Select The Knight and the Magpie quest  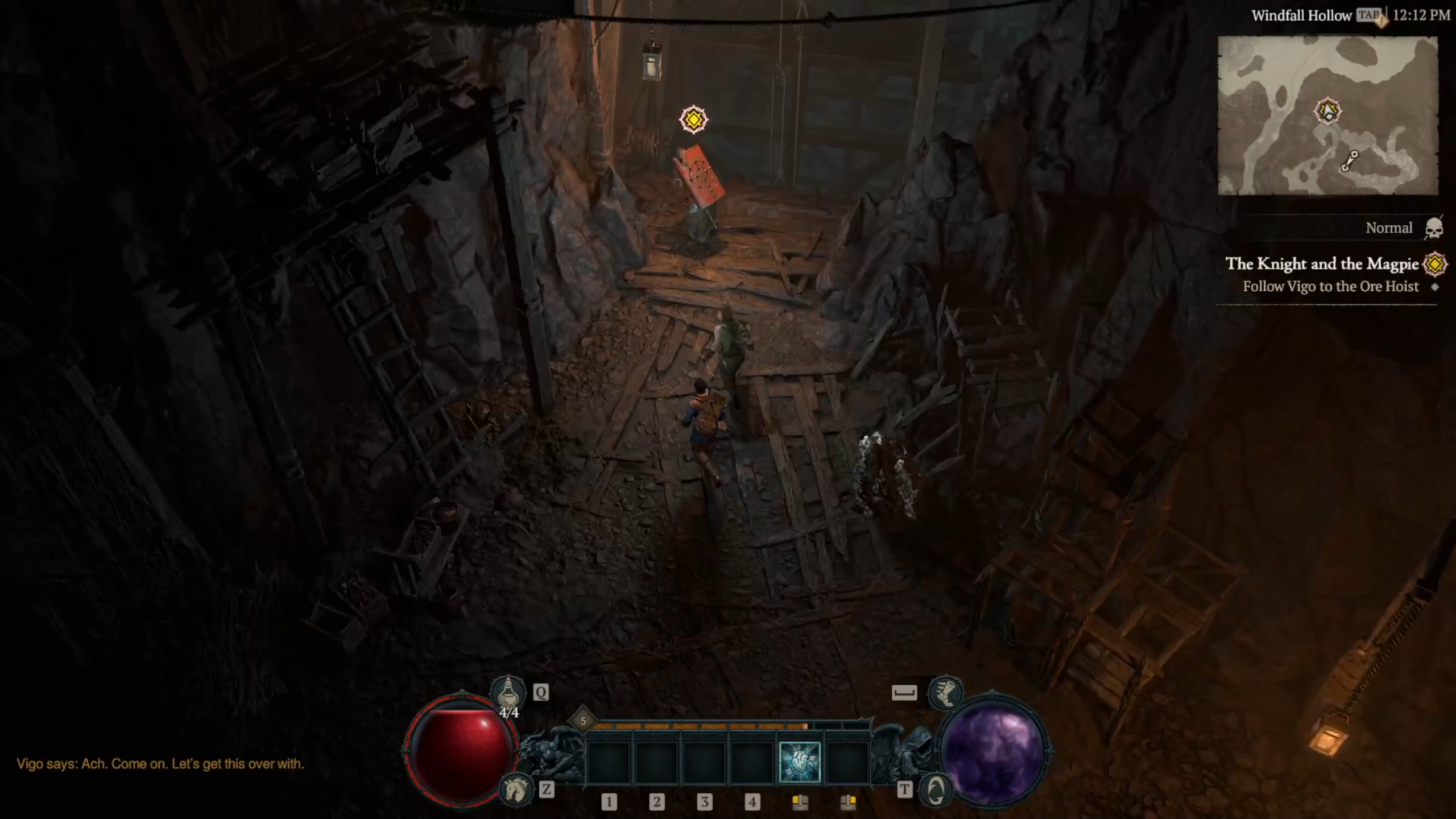(x=1322, y=264)
